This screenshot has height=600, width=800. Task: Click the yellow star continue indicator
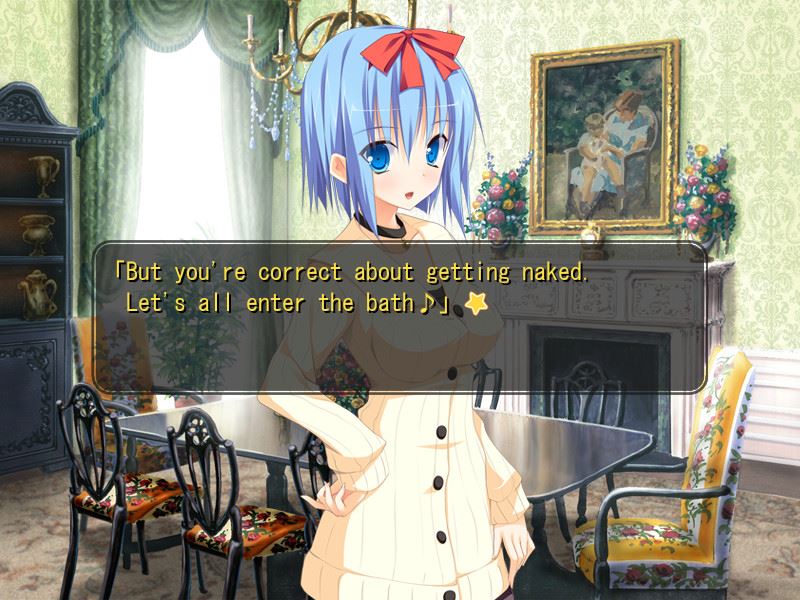tap(477, 305)
